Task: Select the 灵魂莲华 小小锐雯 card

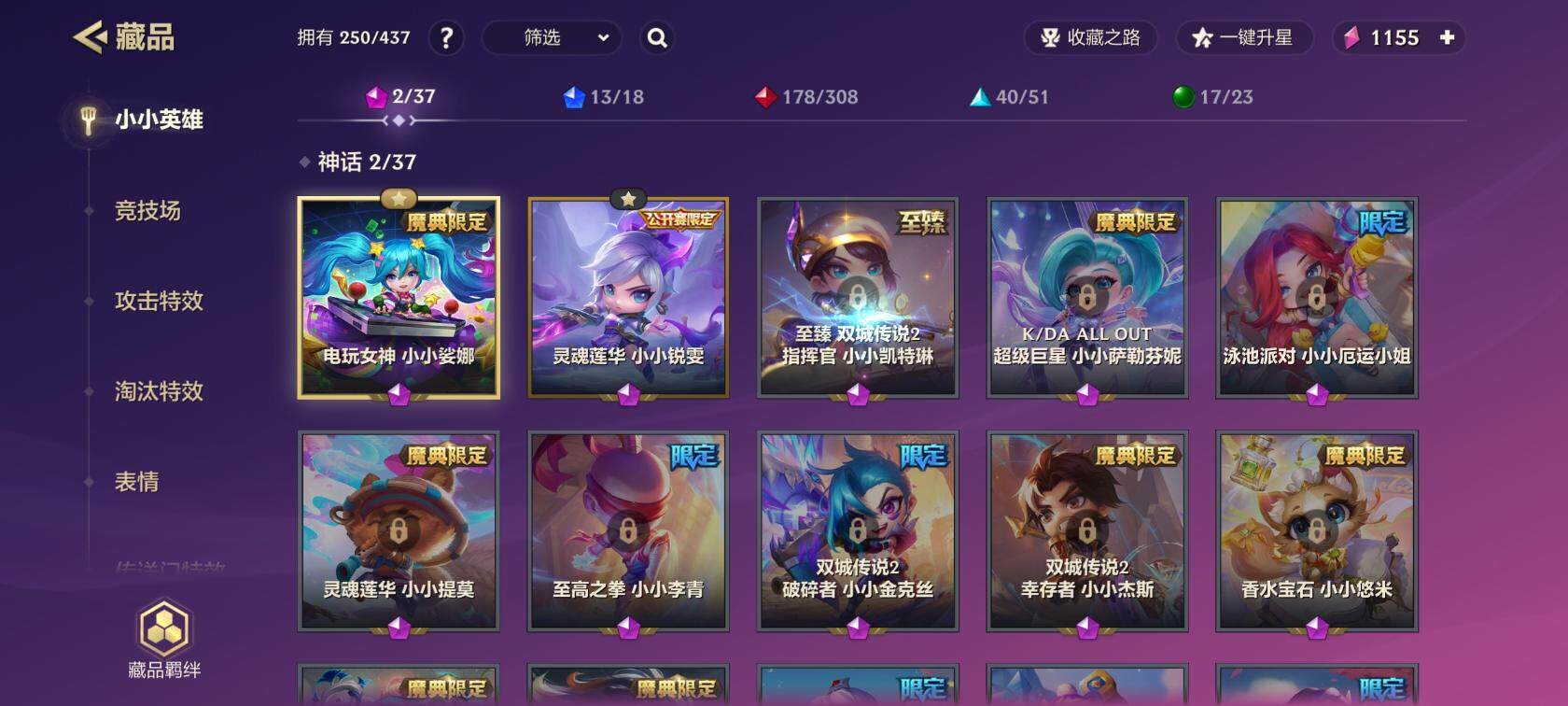Action: pos(628,298)
